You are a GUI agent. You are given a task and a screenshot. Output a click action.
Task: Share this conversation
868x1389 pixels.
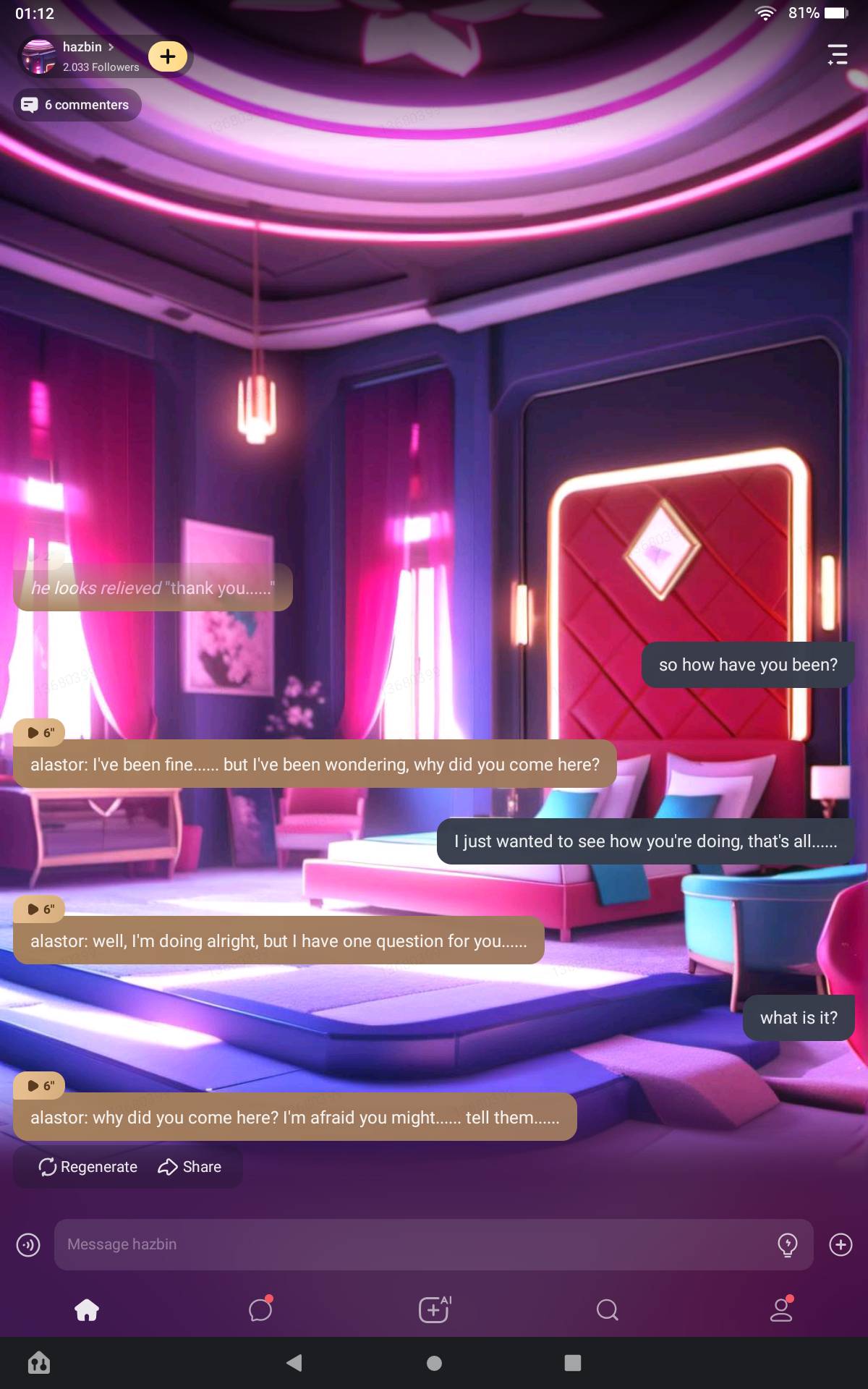click(190, 1167)
